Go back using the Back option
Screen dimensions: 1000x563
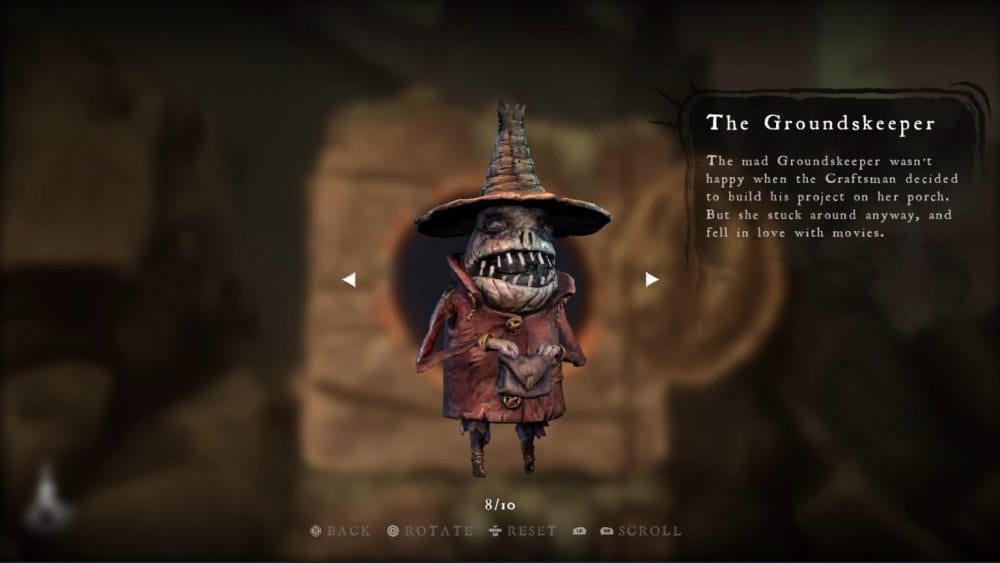(341, 531)
